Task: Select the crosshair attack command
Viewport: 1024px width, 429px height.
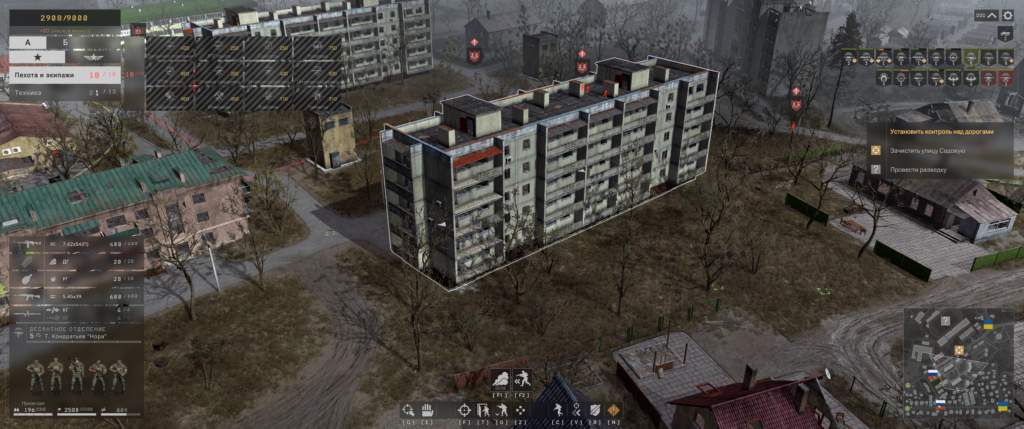Action: [465, 410]
